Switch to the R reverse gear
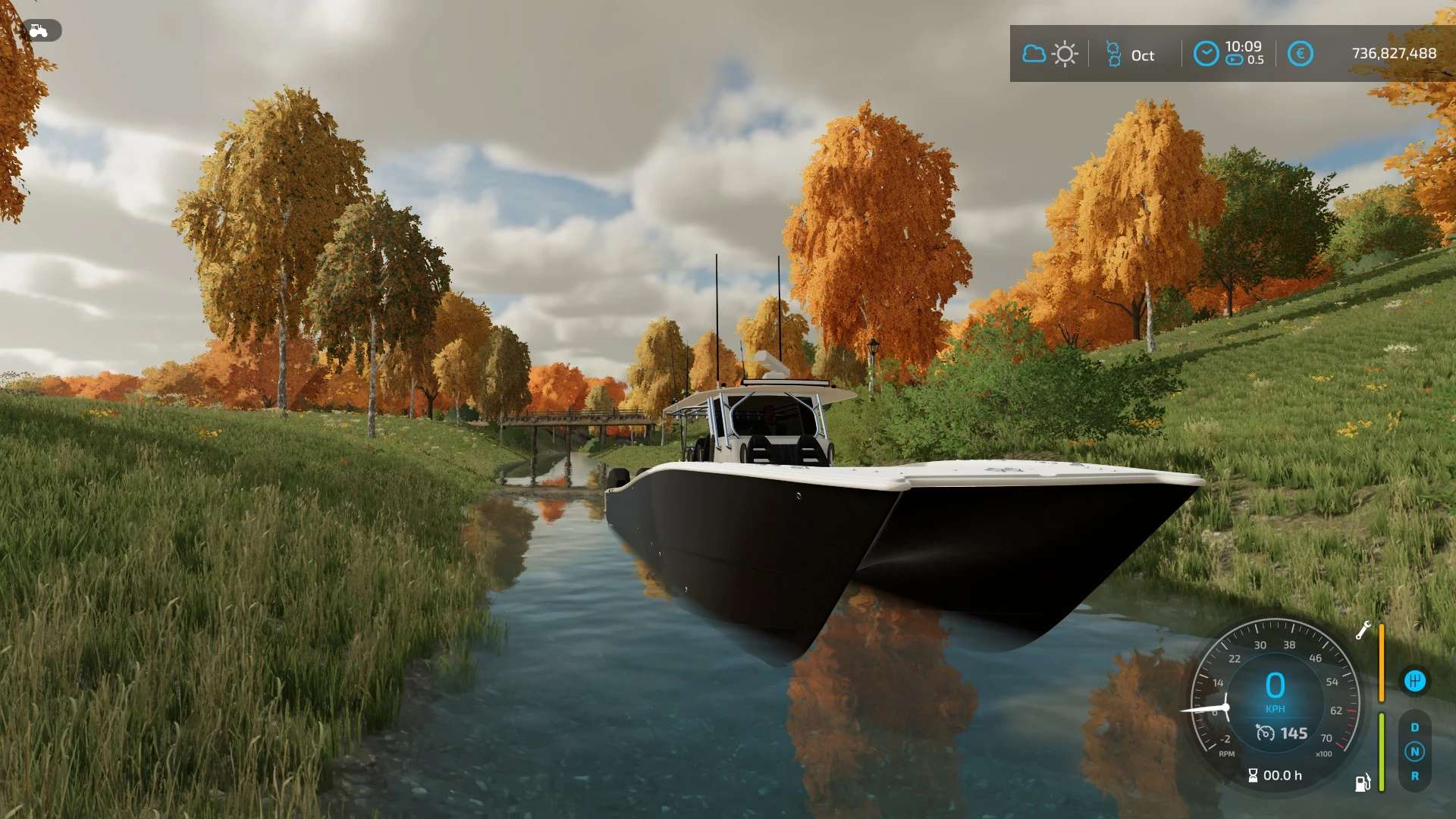 1414,776
